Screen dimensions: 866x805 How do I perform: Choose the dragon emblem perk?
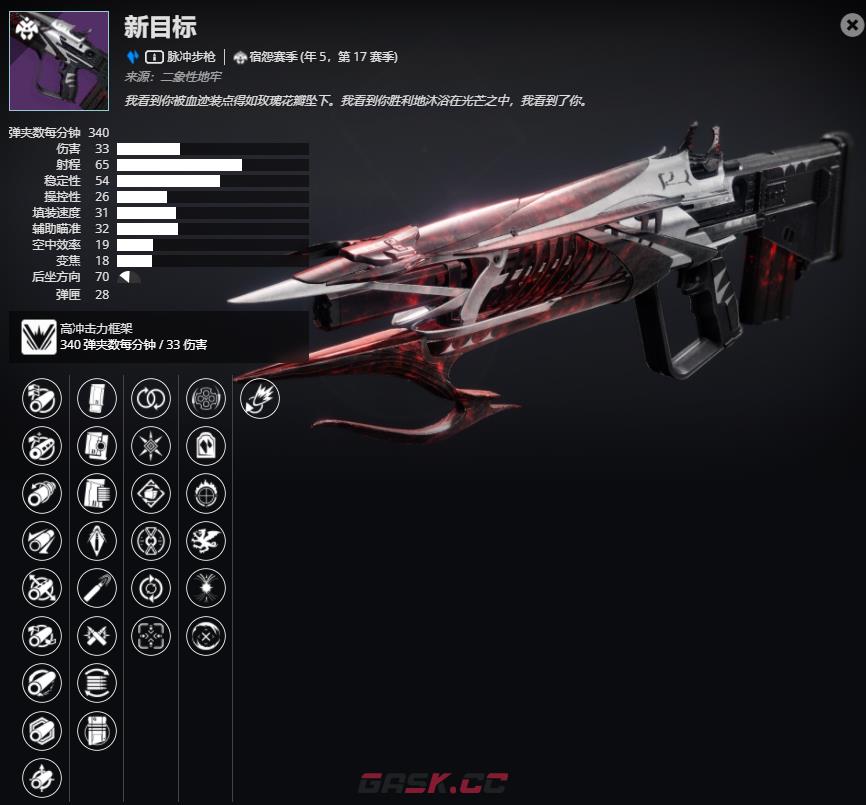click(206, 541)
